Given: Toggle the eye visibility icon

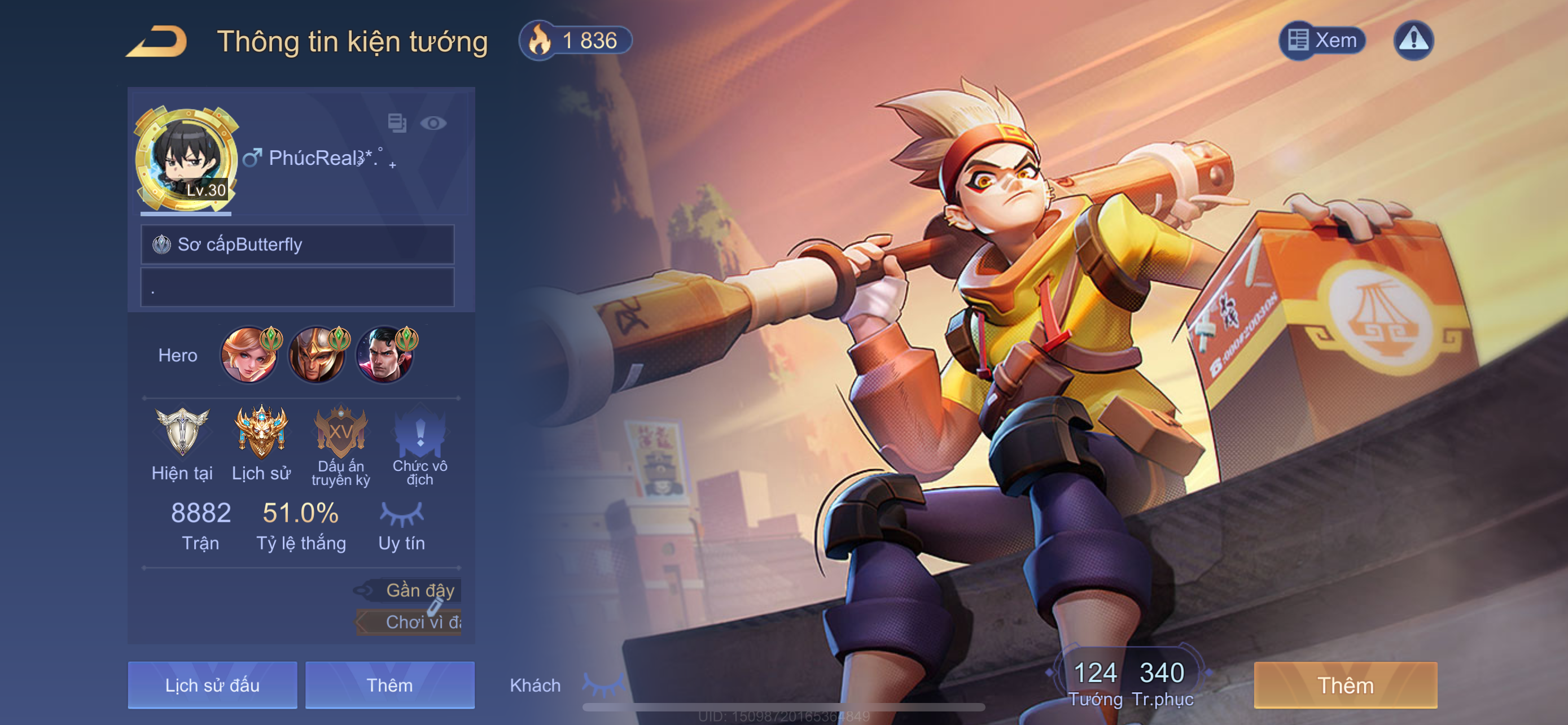Looking at the screenshot, I should (x=433, y=124).
